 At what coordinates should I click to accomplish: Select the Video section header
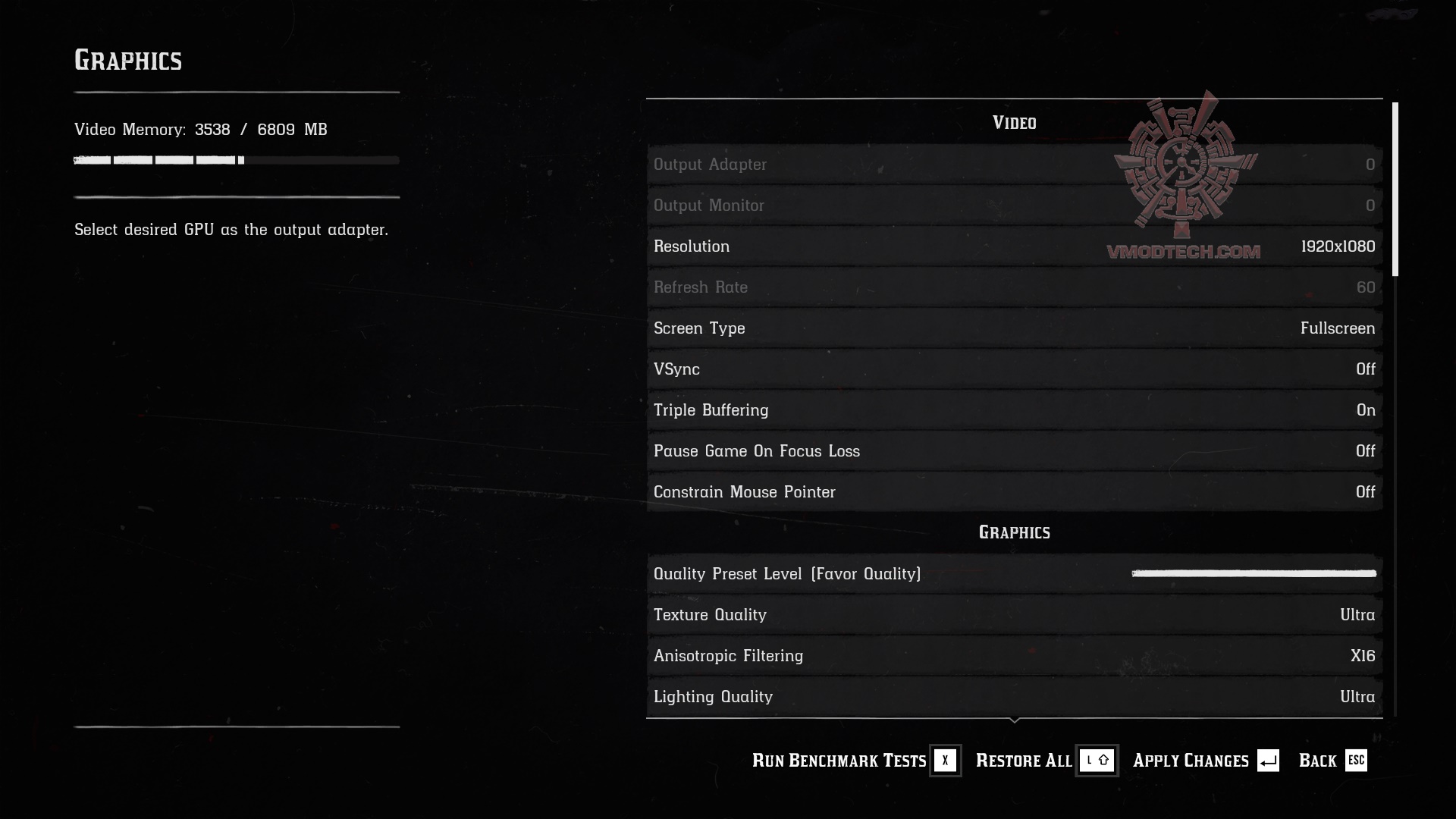[1015, 122]
